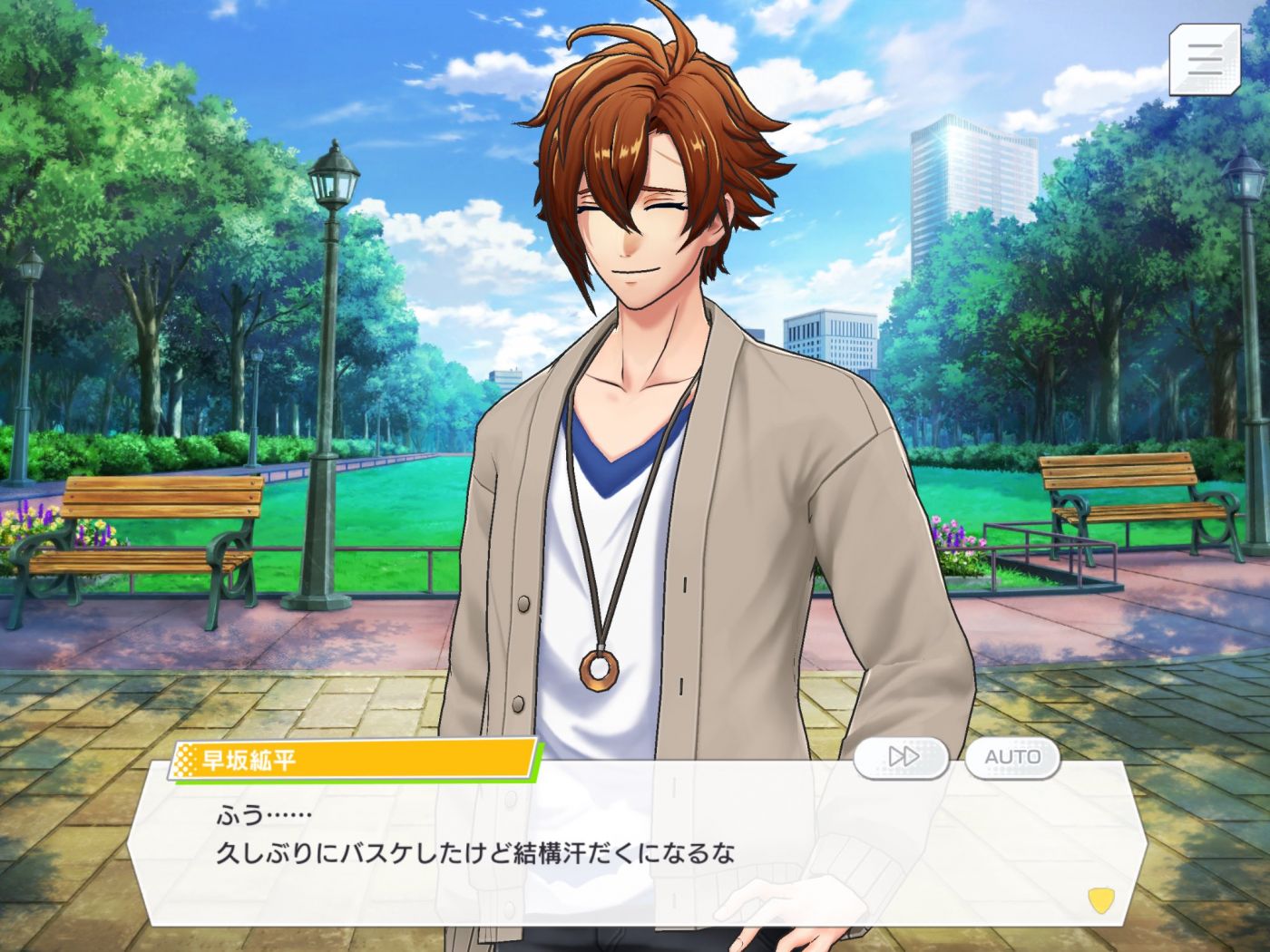Activate the fast-forward skip button
This screenshot has height=952, width=1270.
tap(902, 757)
